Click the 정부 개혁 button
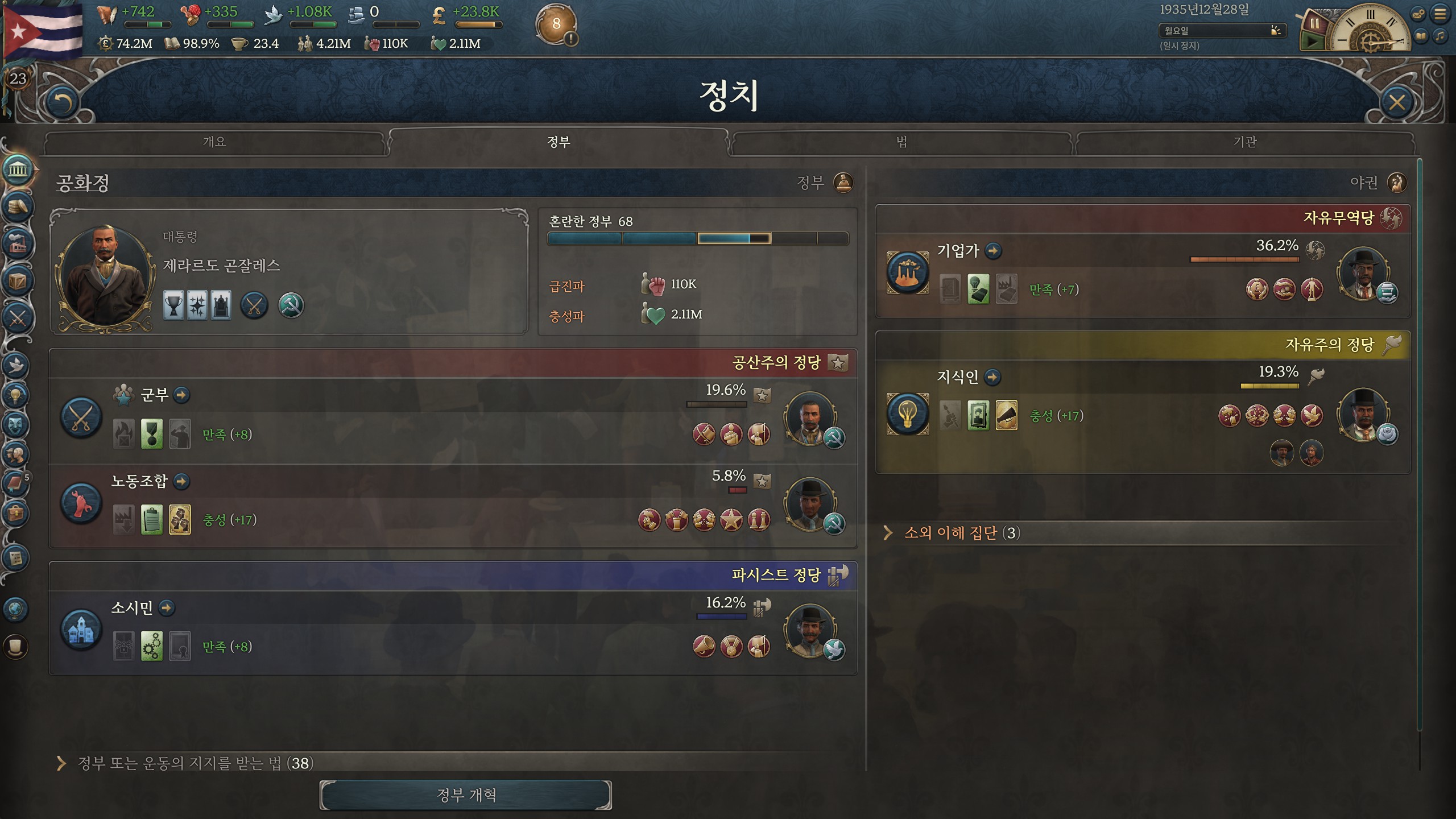Screen dimensions: 1456x819 pyautogui.click(x=466, y=795)
